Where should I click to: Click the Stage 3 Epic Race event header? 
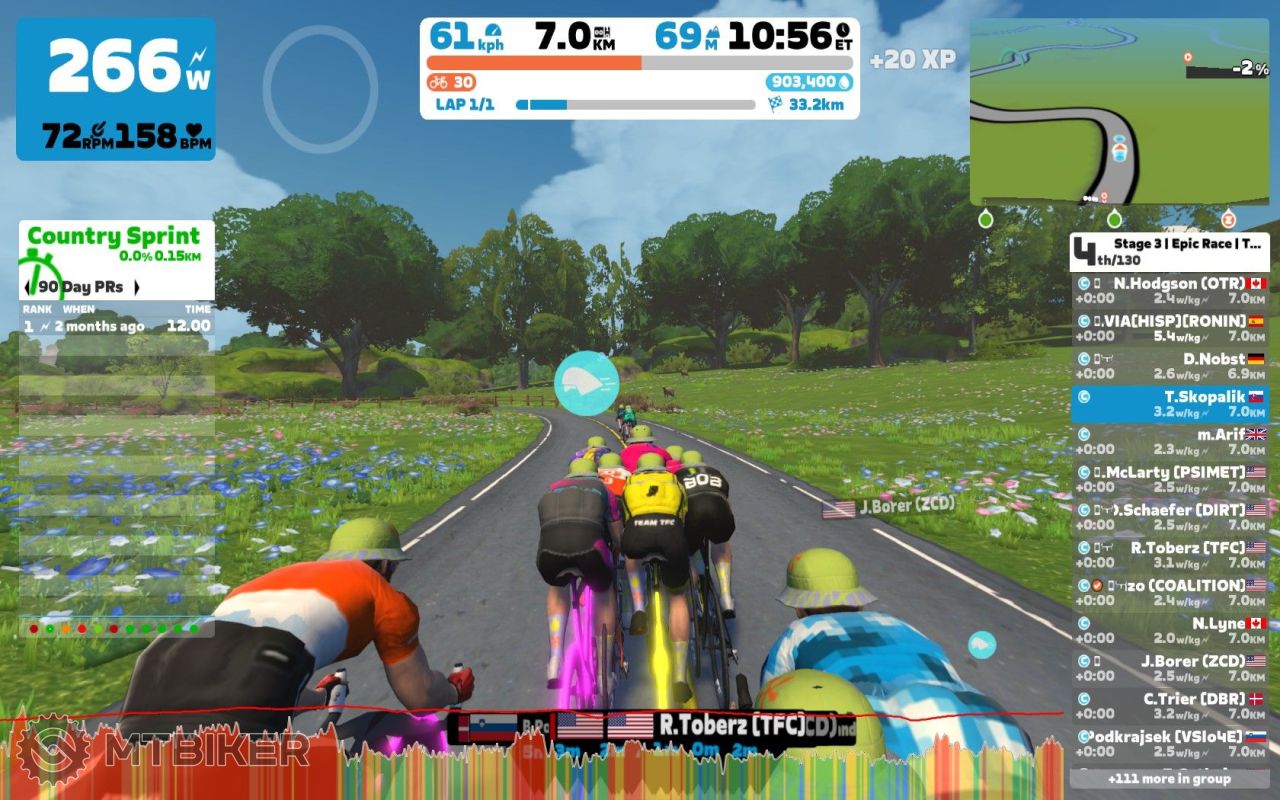pos(1169,252)
